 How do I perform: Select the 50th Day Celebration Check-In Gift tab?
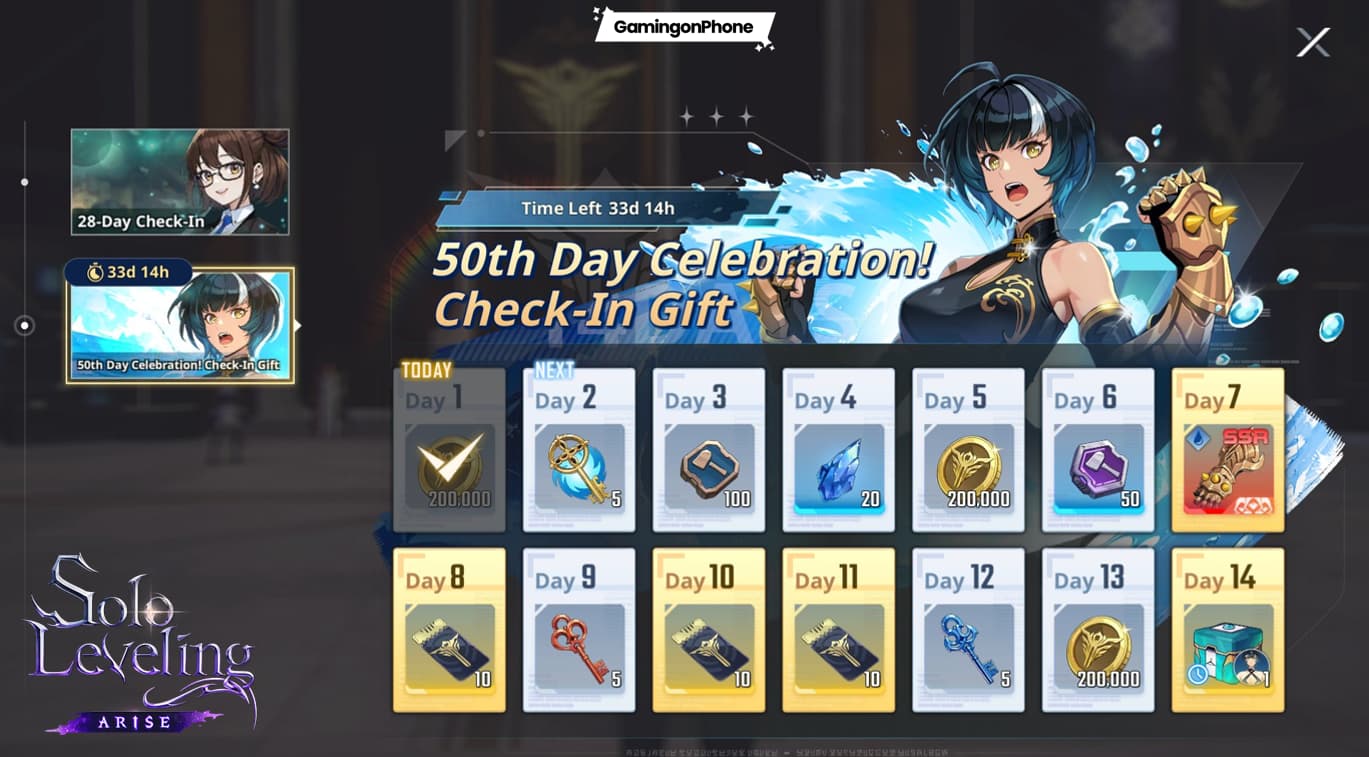[180, 325]
